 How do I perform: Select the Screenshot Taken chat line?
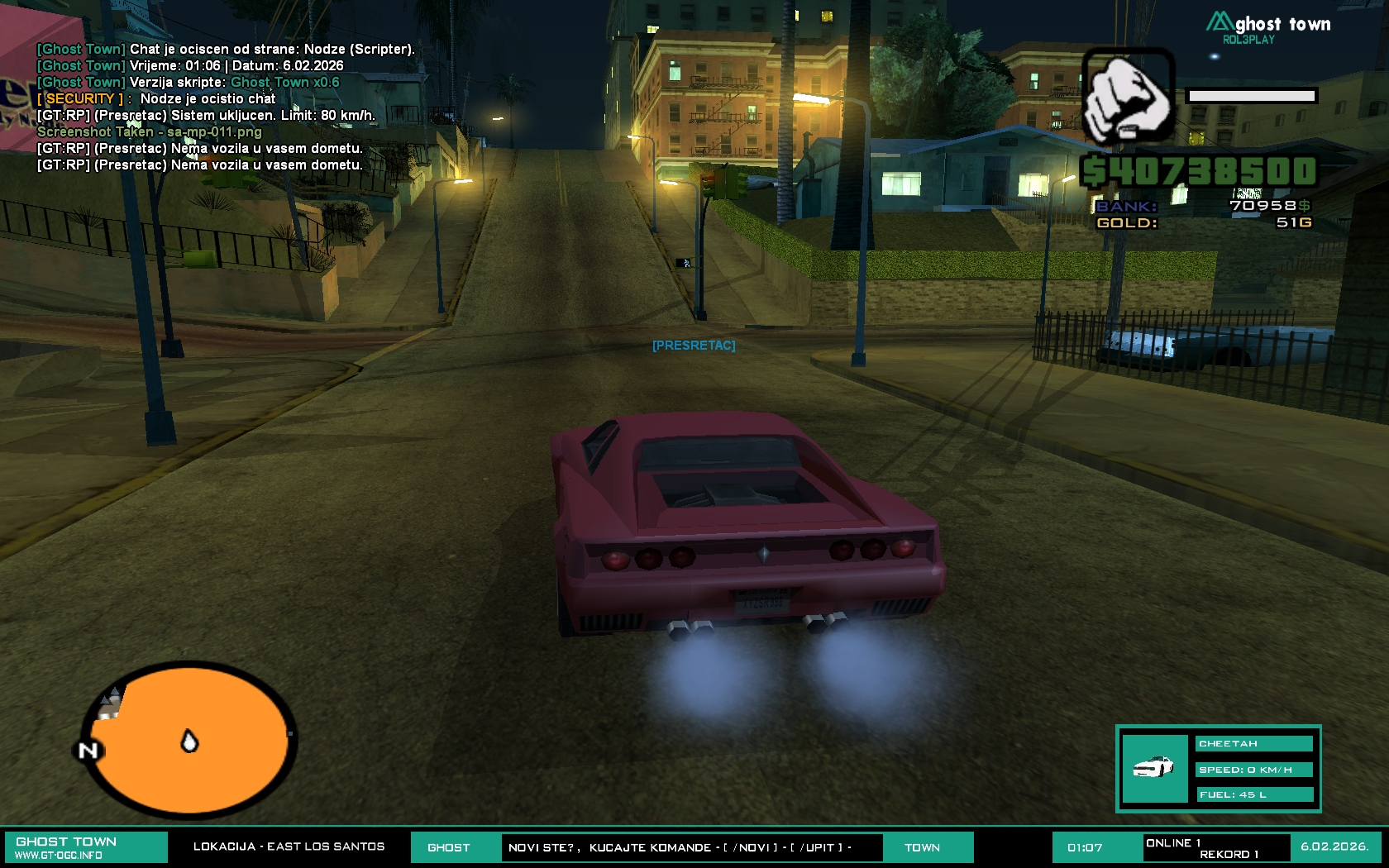point(149,132)
